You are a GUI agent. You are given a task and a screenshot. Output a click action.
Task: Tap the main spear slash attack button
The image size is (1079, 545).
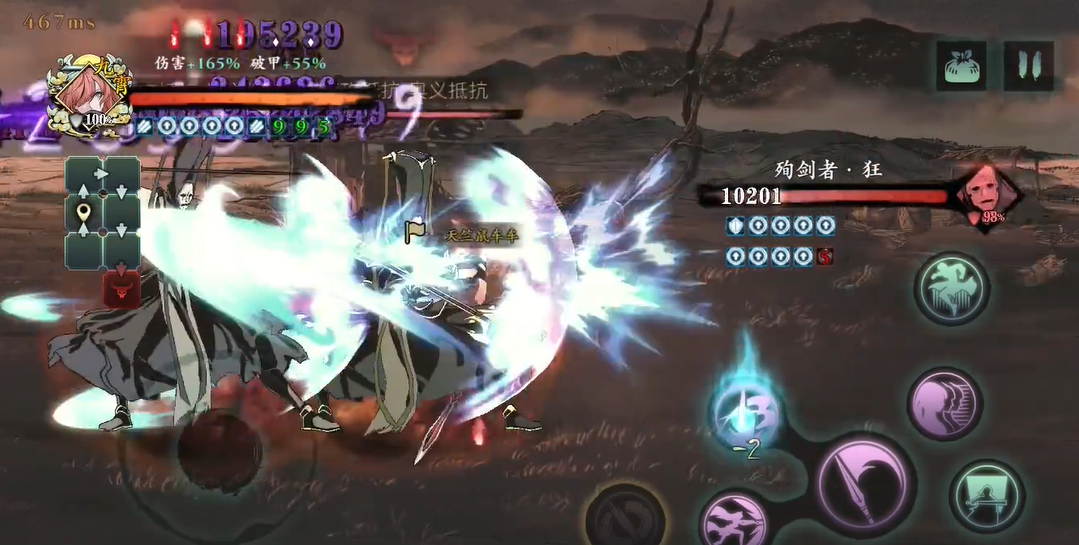(863, 483)
